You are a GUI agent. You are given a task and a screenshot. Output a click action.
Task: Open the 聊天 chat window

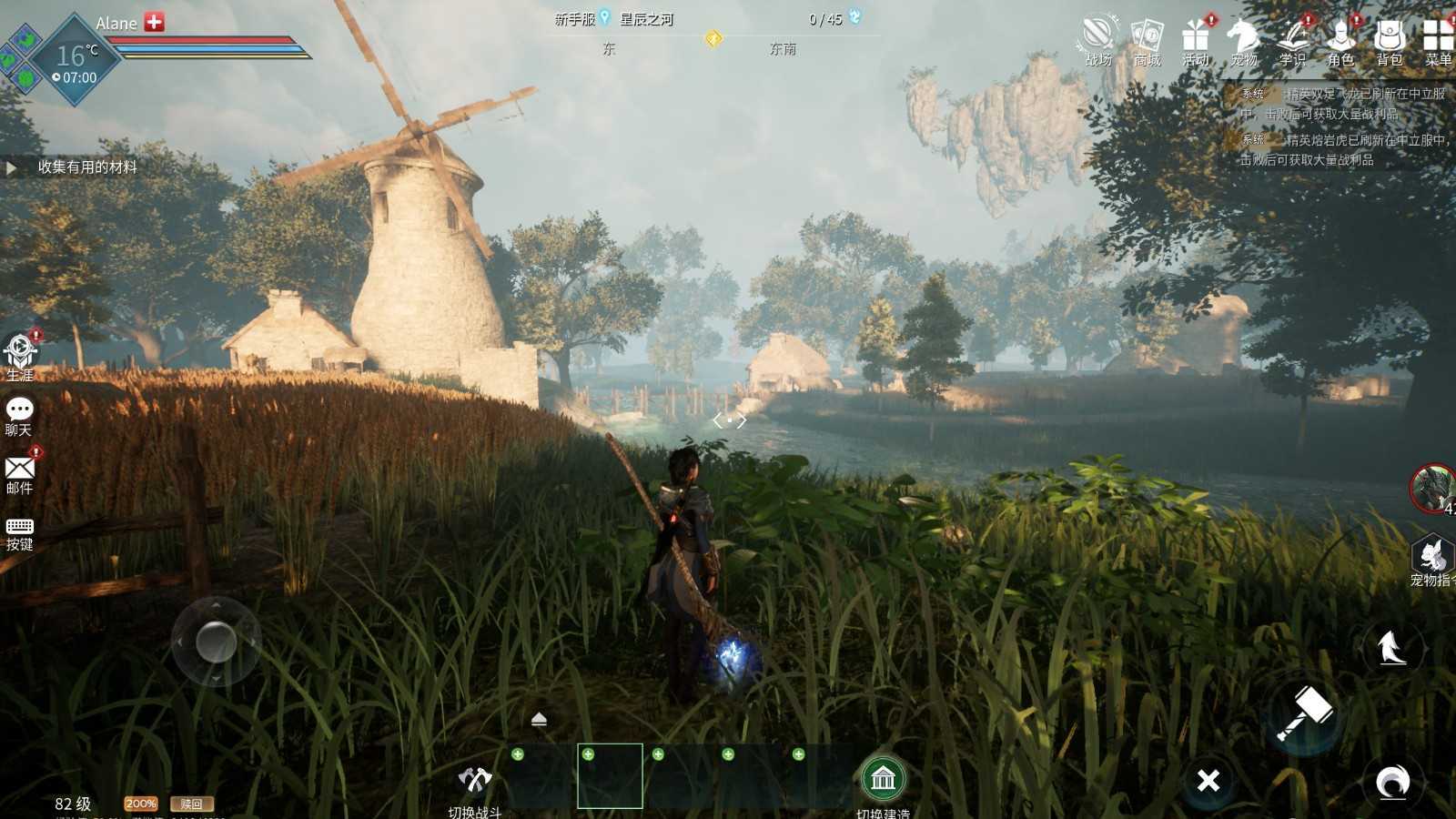coord(19,415)
